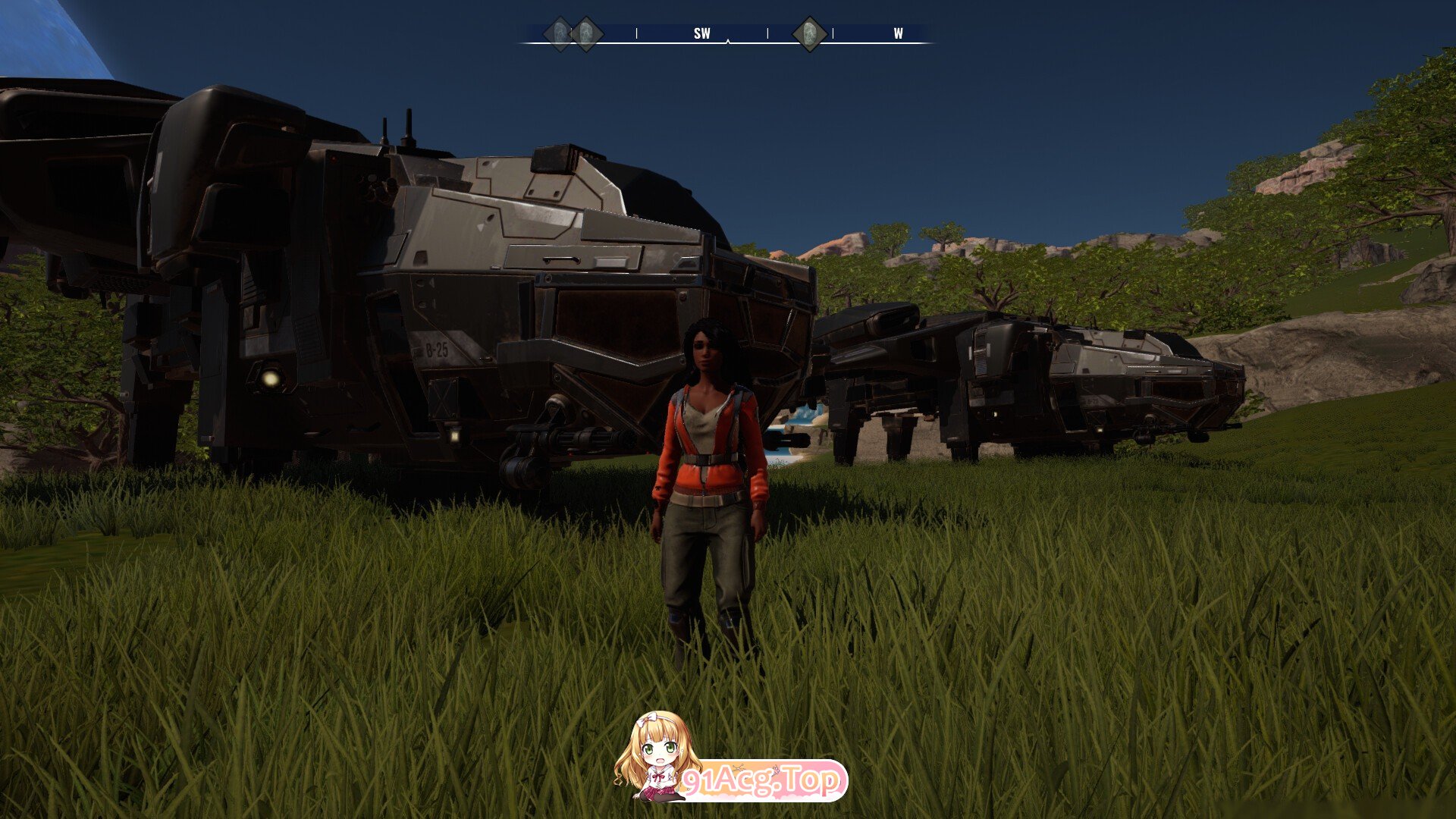Click the SW heading on the compass bar

click(701, 33)
